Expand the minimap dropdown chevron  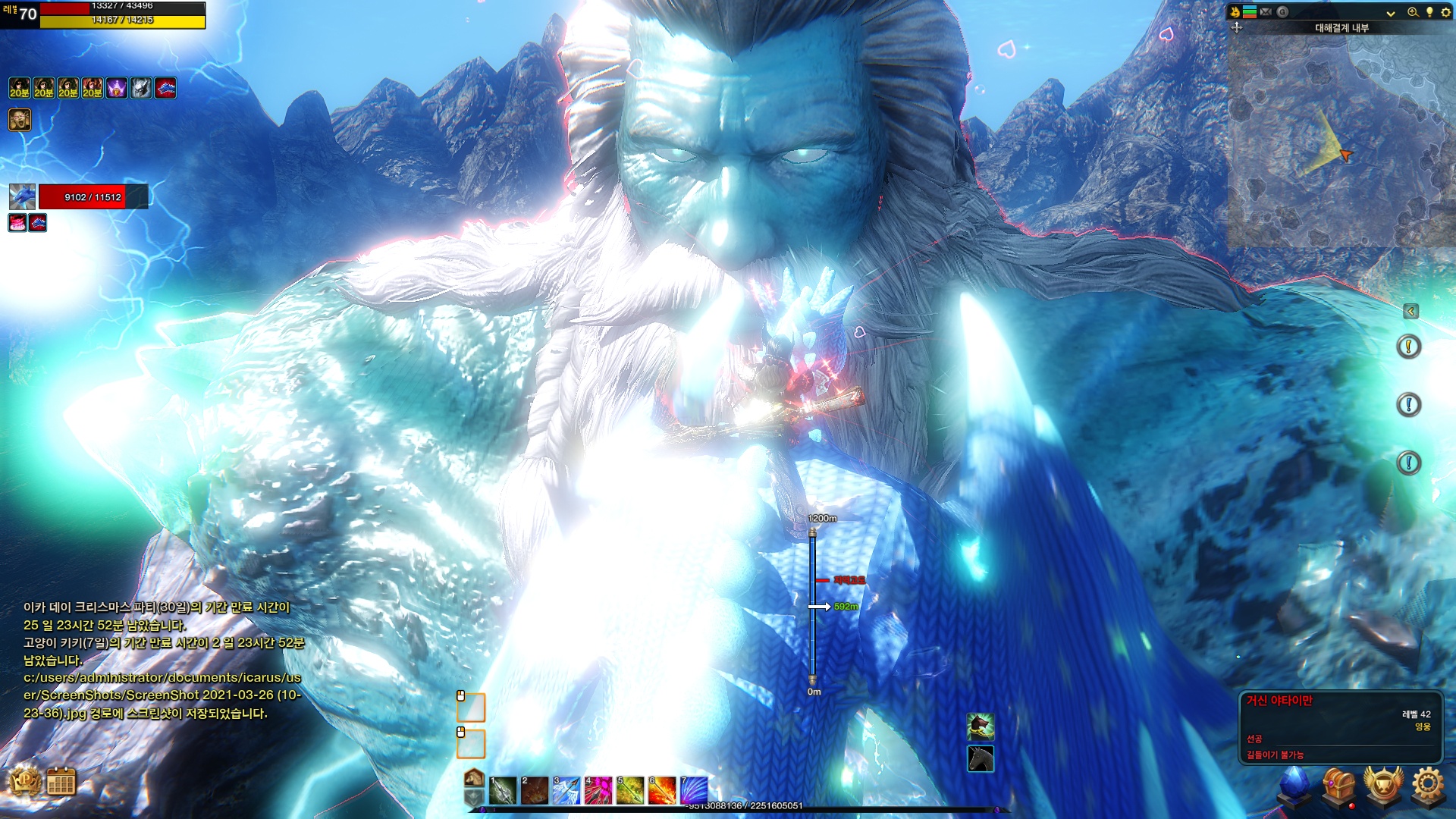point(1391,13)
